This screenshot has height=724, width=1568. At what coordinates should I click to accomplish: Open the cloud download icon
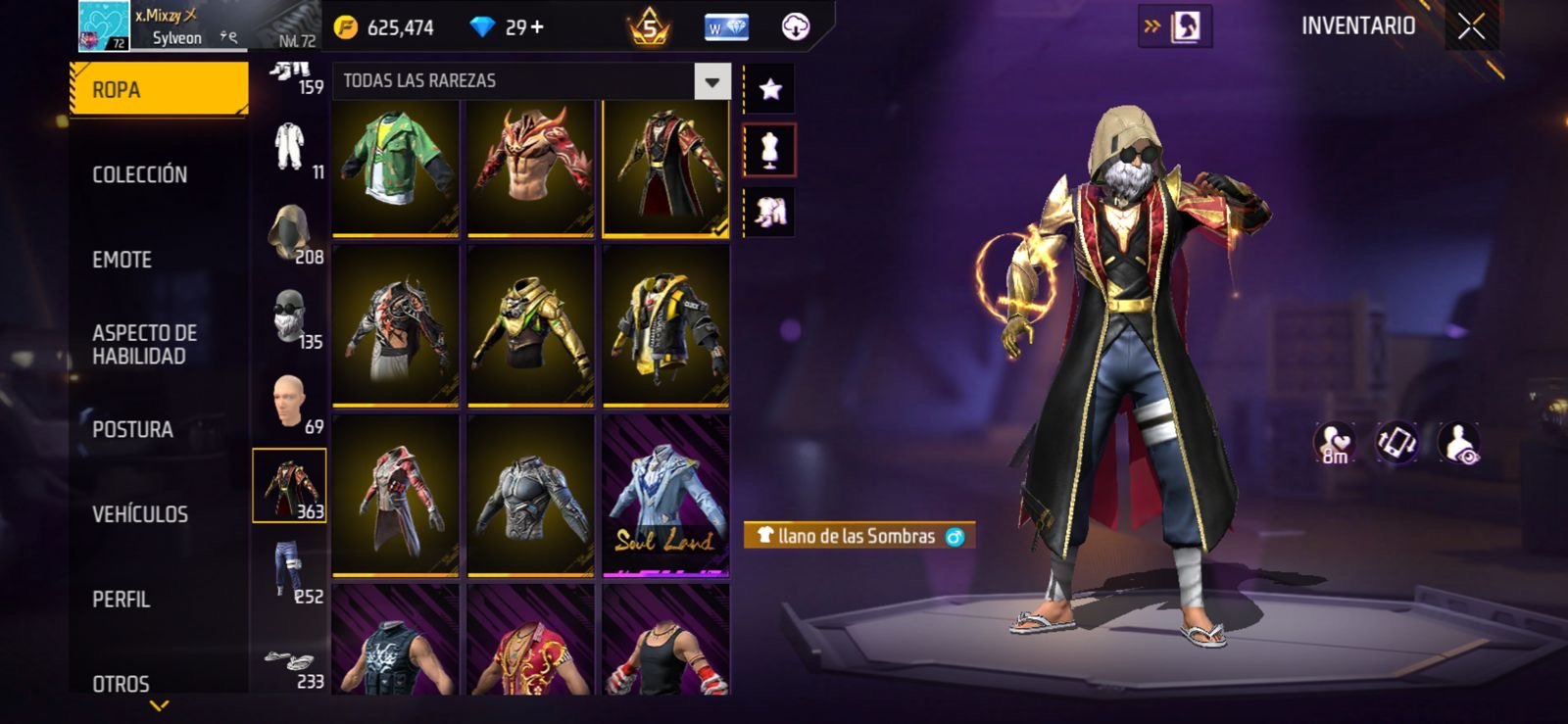796,27
